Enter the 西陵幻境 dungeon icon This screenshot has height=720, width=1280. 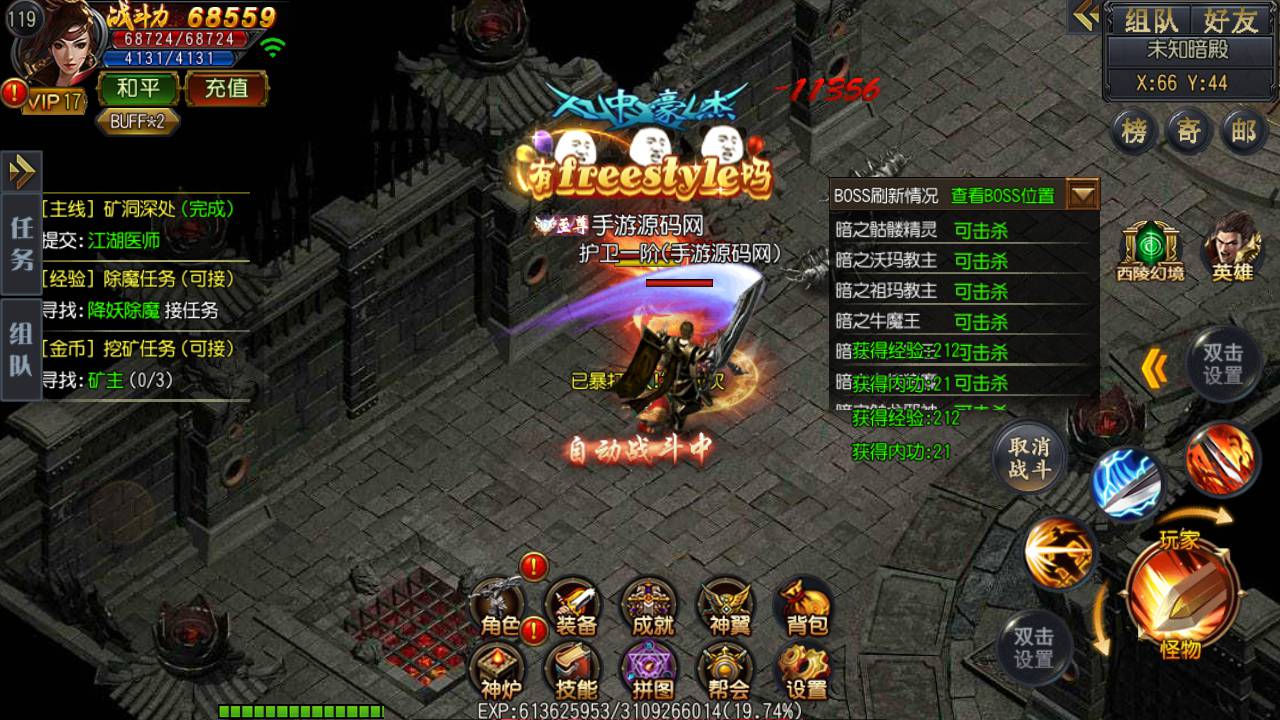point(1150,250)
